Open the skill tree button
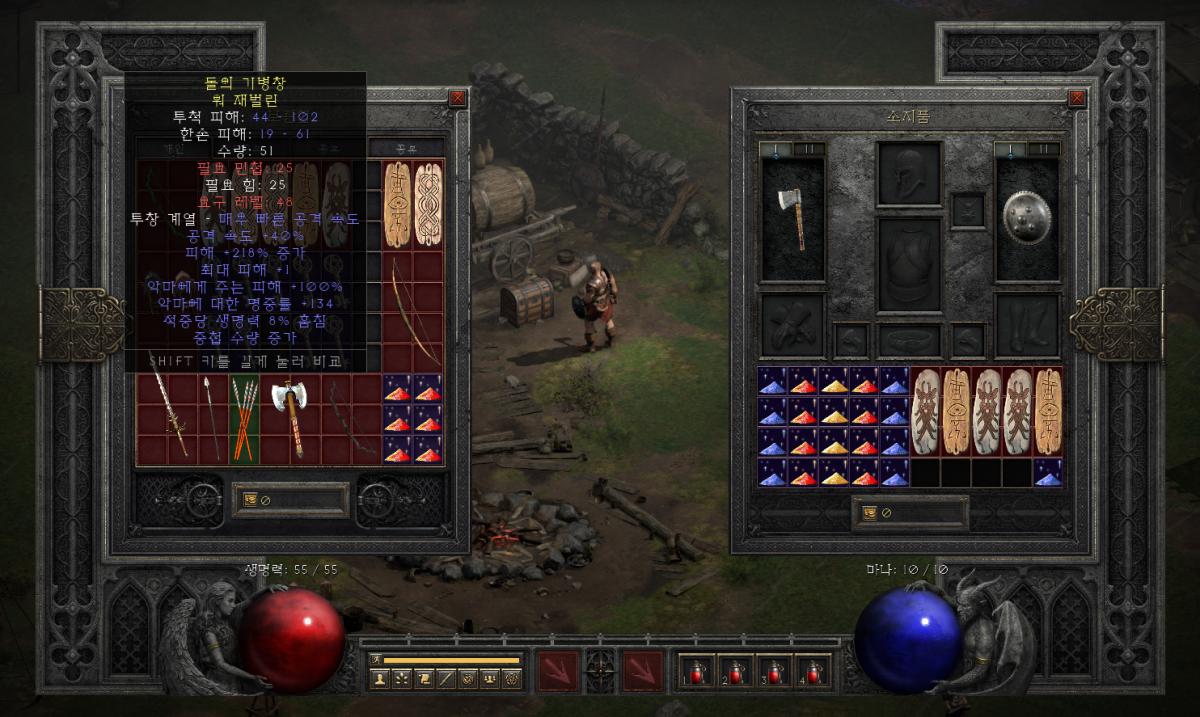 coord(403,679)
